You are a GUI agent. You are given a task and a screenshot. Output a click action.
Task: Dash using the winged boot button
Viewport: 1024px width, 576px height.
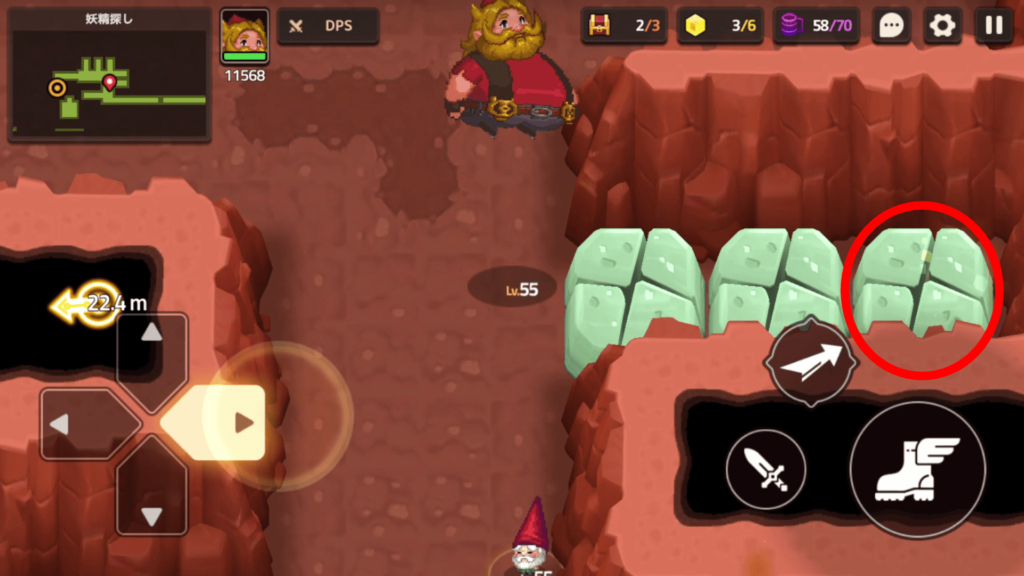pyautogui.click(x=917, y=469)
